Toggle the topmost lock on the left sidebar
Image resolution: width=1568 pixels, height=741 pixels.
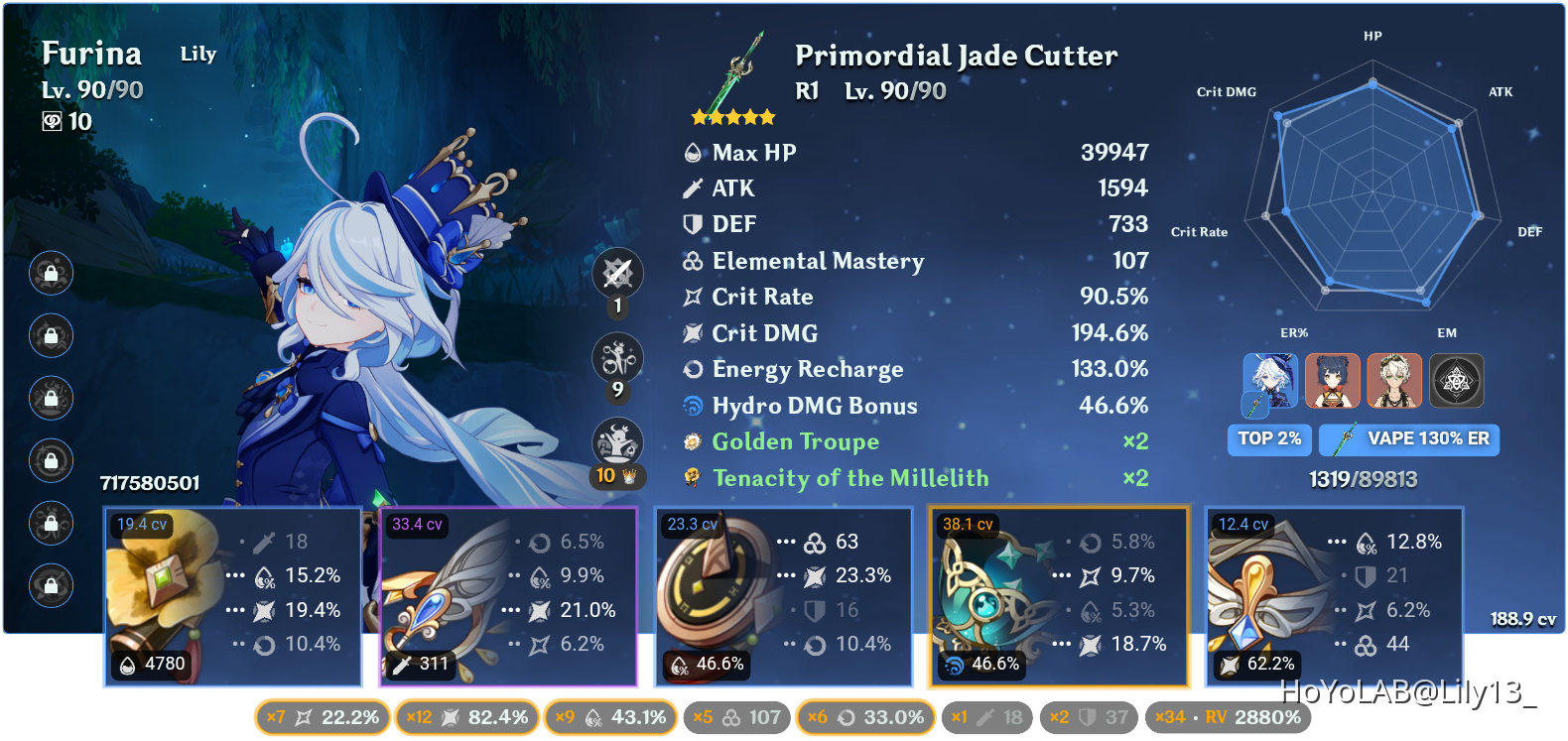(51, 274)
